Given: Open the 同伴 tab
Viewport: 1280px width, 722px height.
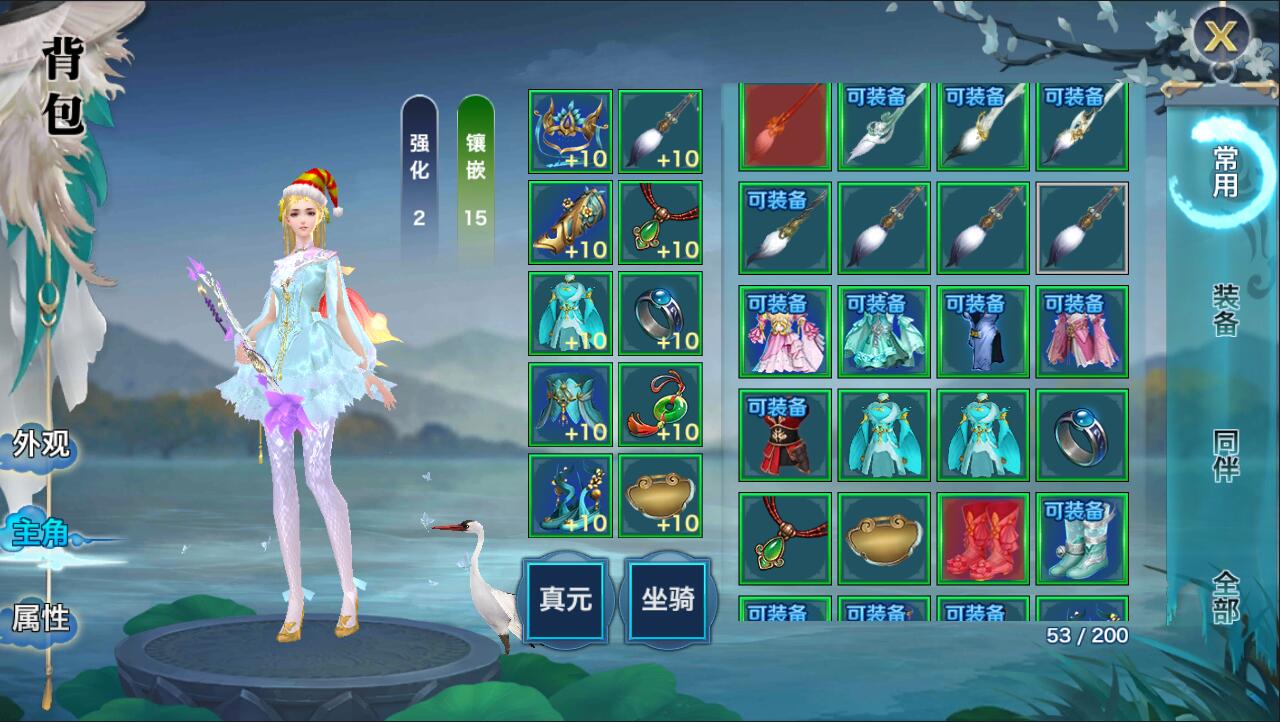Looking at the screenshot, I should coord(1226,455).
